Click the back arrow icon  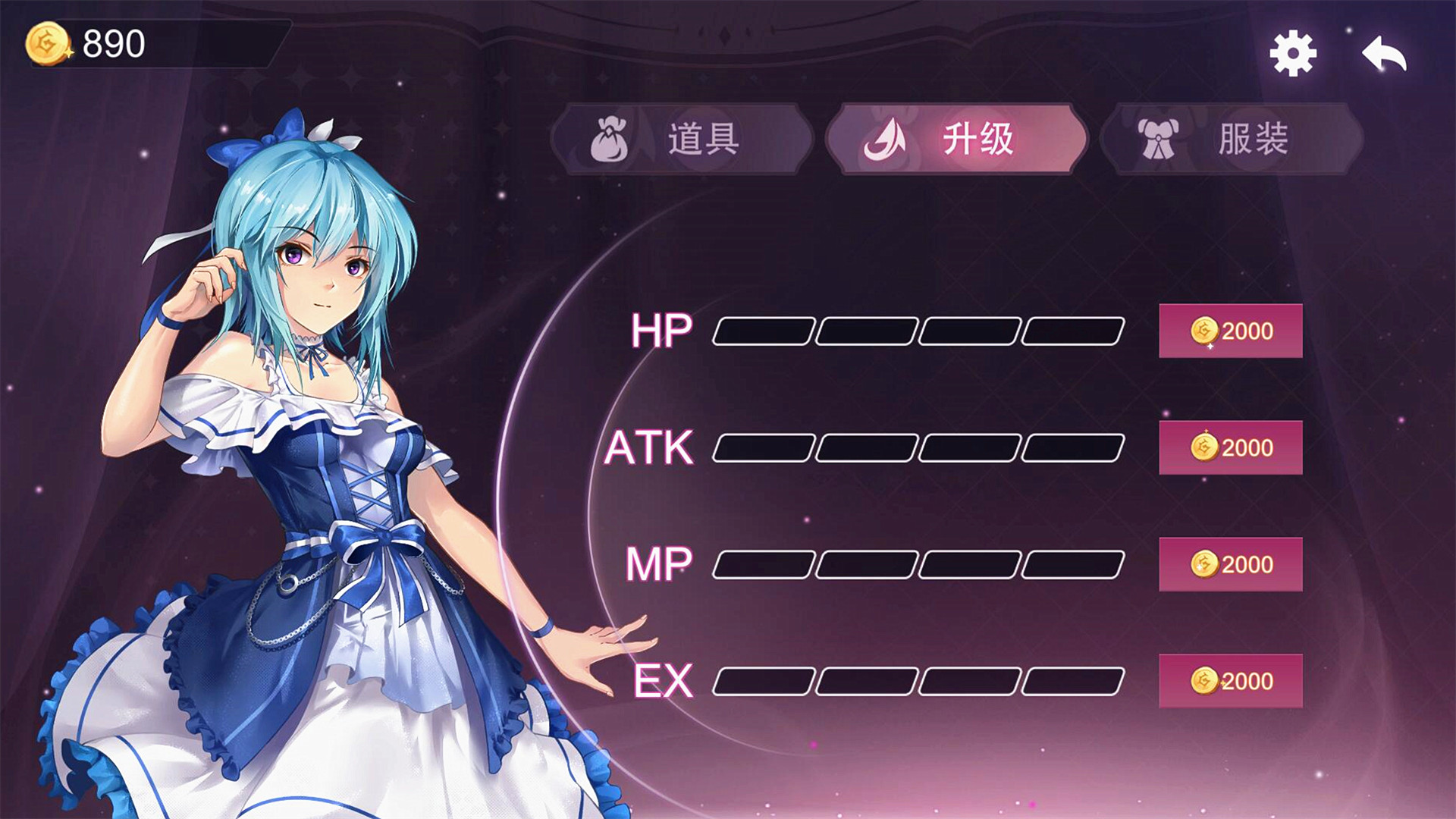tap(1386, 51)
